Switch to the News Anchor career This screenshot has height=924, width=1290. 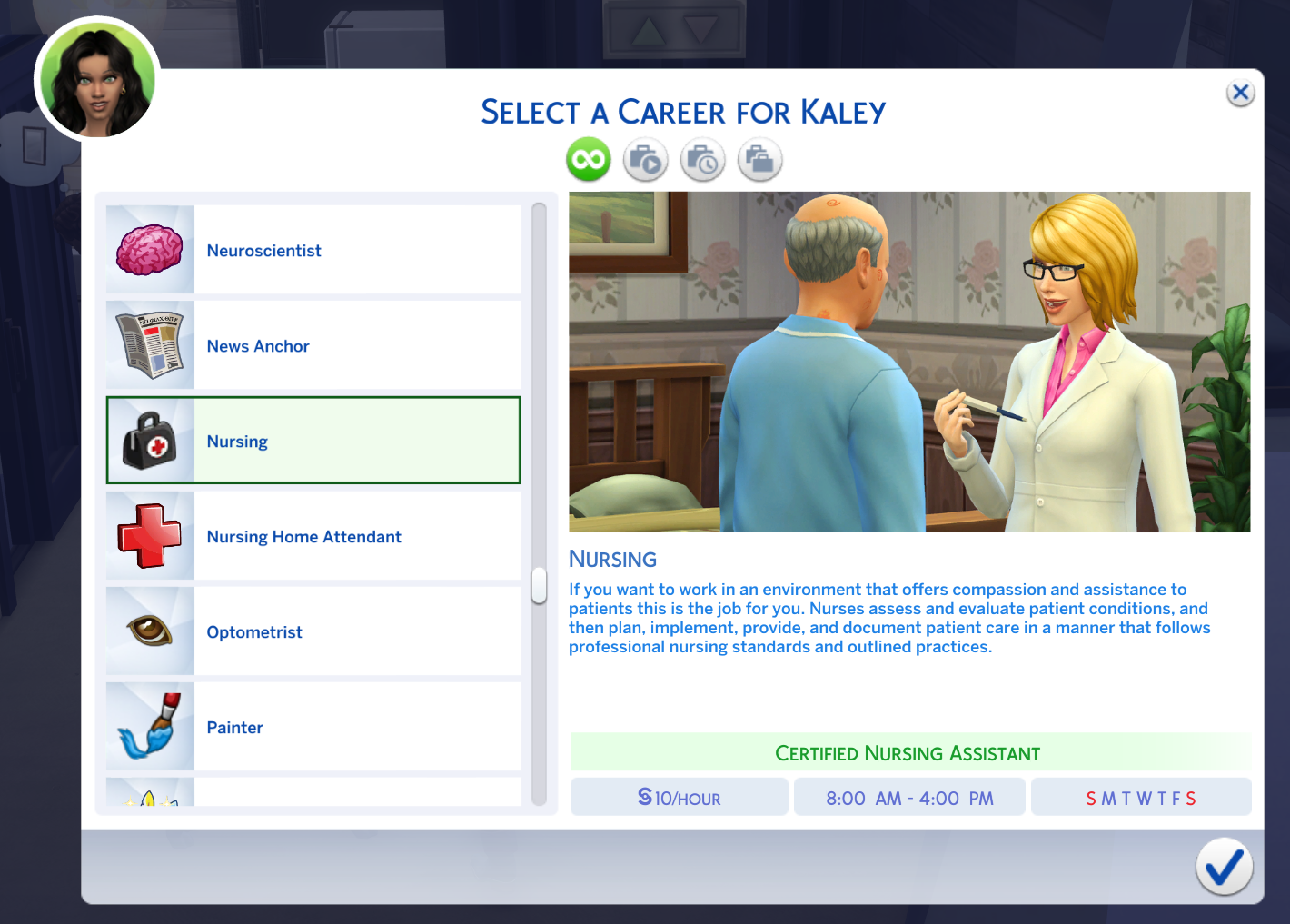(313, 345)
